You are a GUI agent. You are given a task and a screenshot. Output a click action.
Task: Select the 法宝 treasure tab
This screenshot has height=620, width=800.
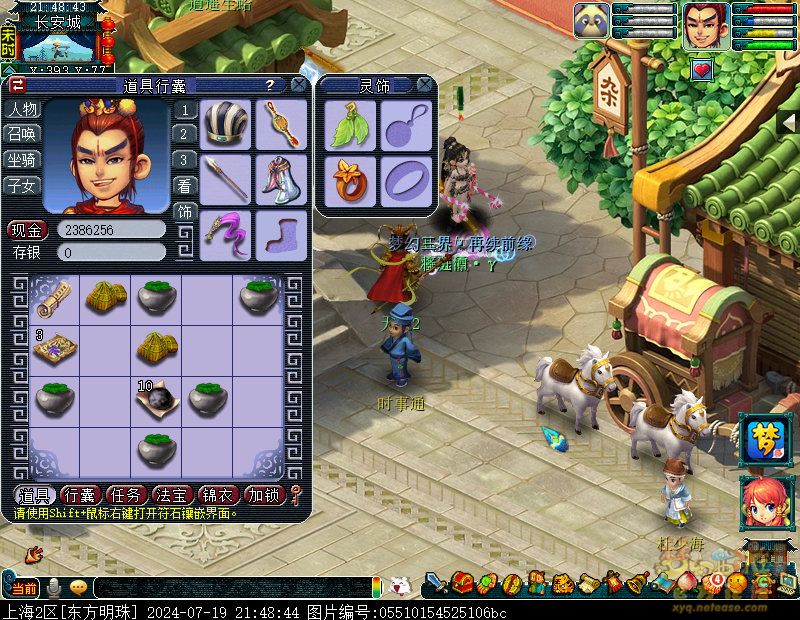(172, 494)
